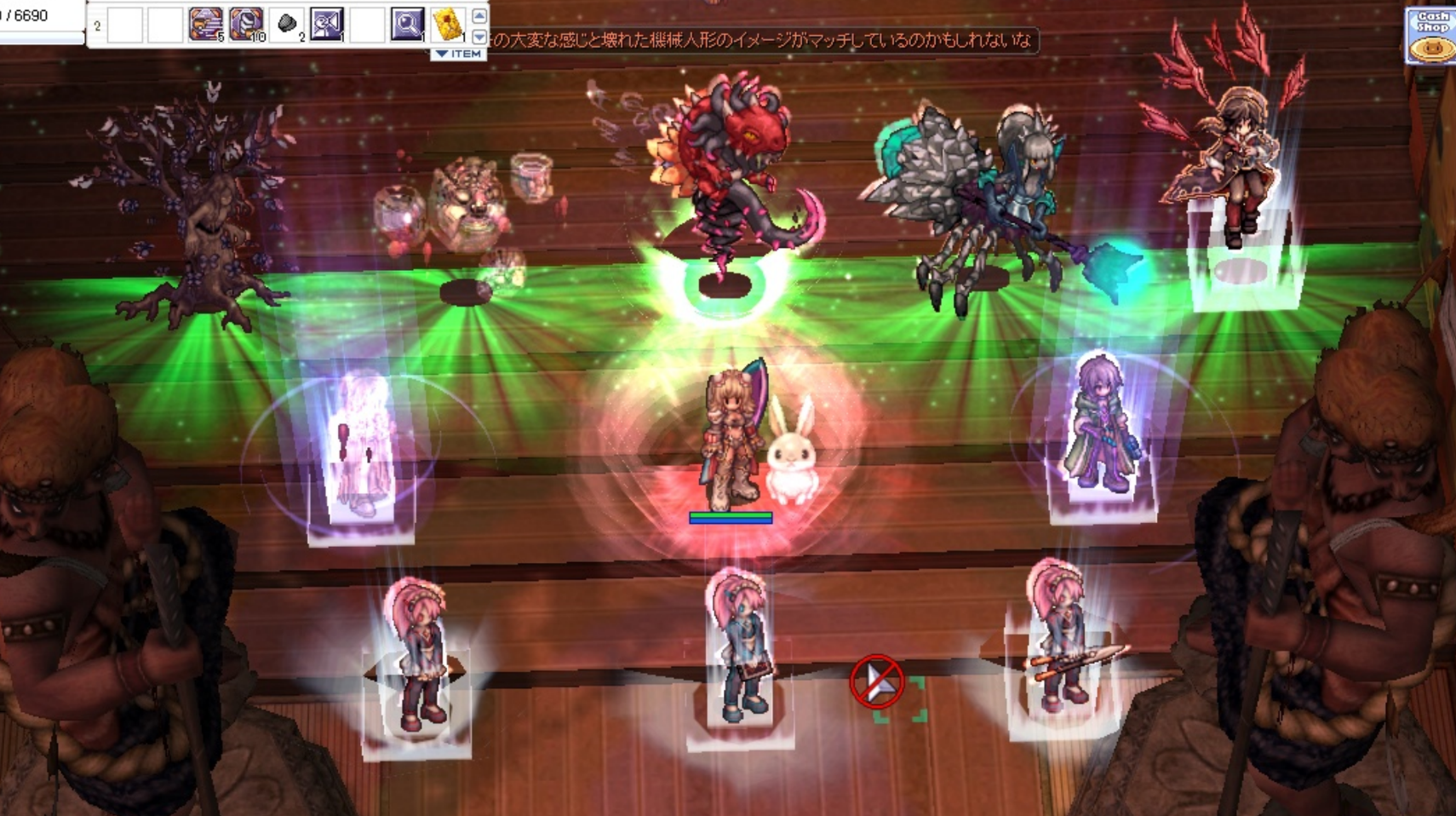Activate the magnifying glass skill
Screen dimensions: 1456x816
(x=407, y=24)
